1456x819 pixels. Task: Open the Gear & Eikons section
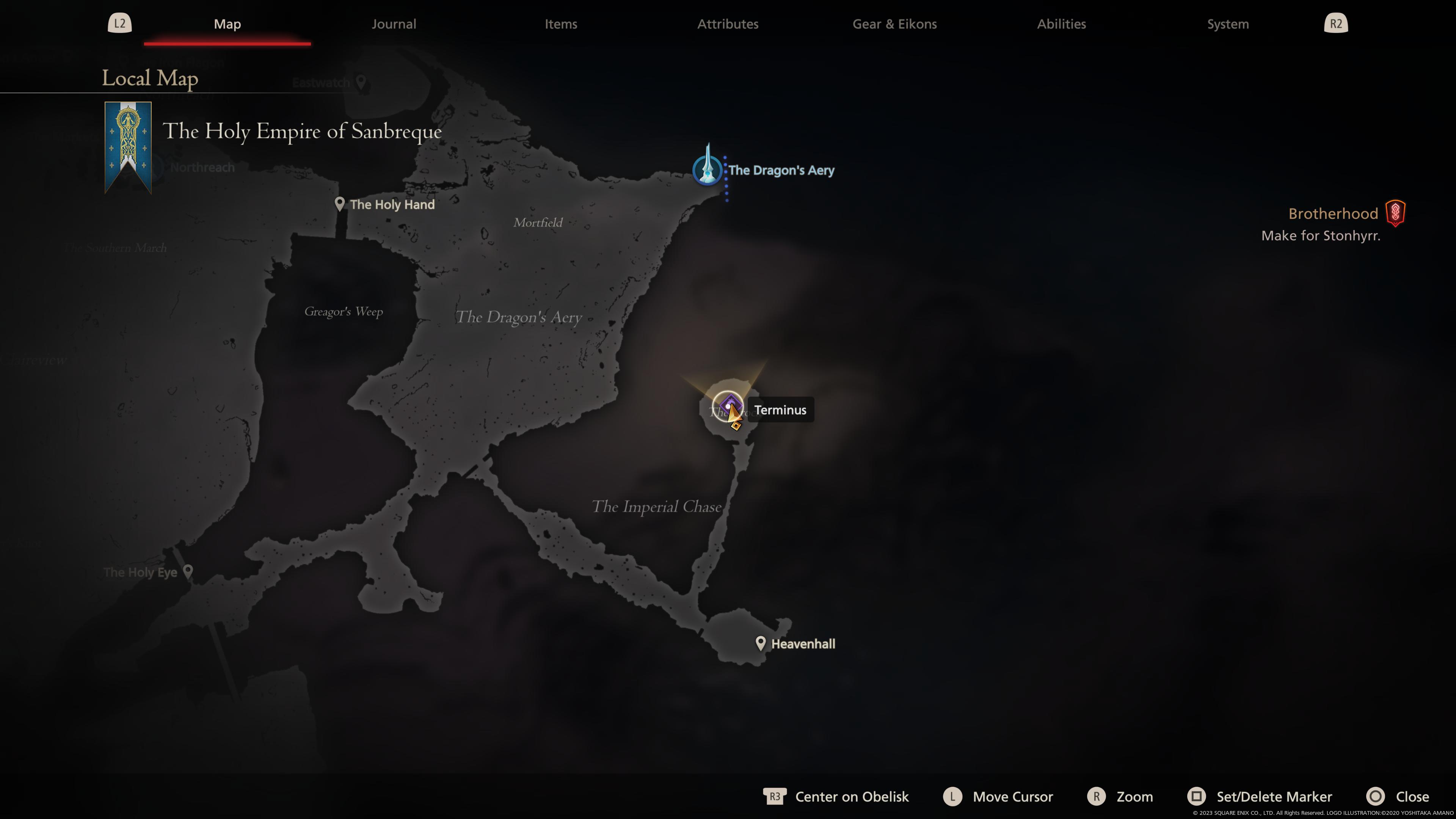[894, 24]
